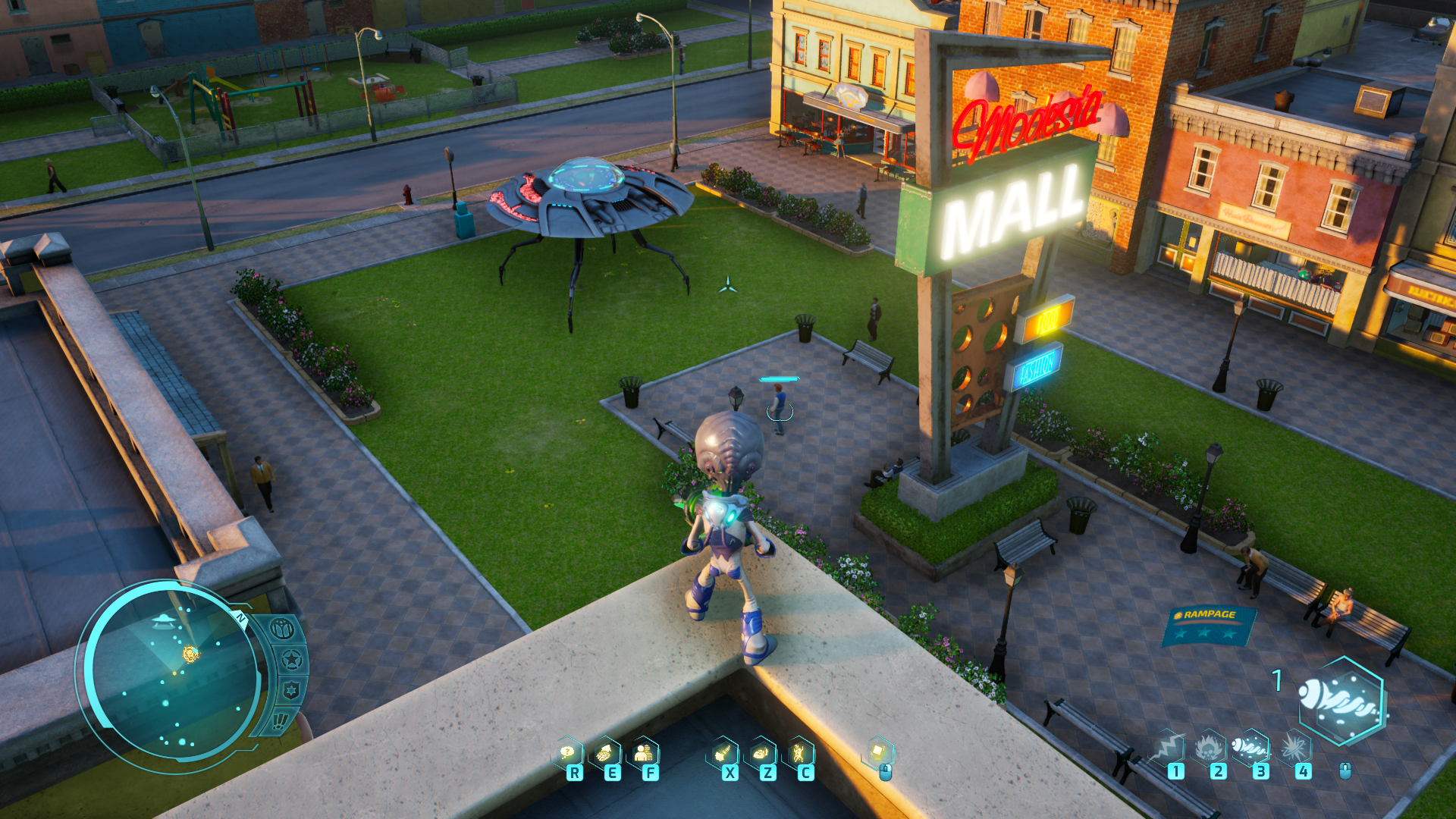The width and height of the screenshot is (1456, 819).
Task: Select the comet-like slam ability icon
Action: (x=723, y=753)
